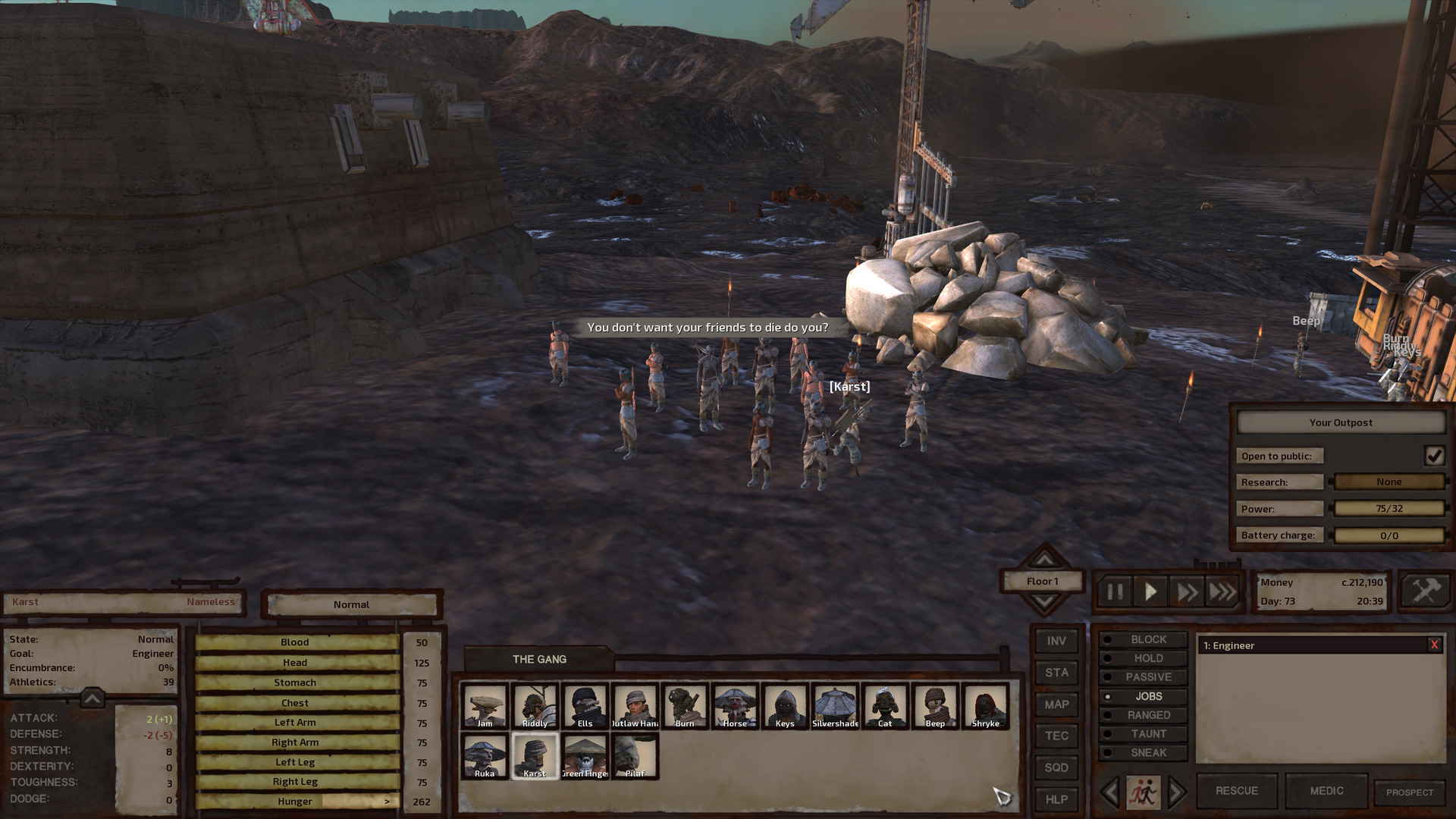The image size is (1456, 819).
Task: View character stats with the STA button
Action: pos(1056,673)
